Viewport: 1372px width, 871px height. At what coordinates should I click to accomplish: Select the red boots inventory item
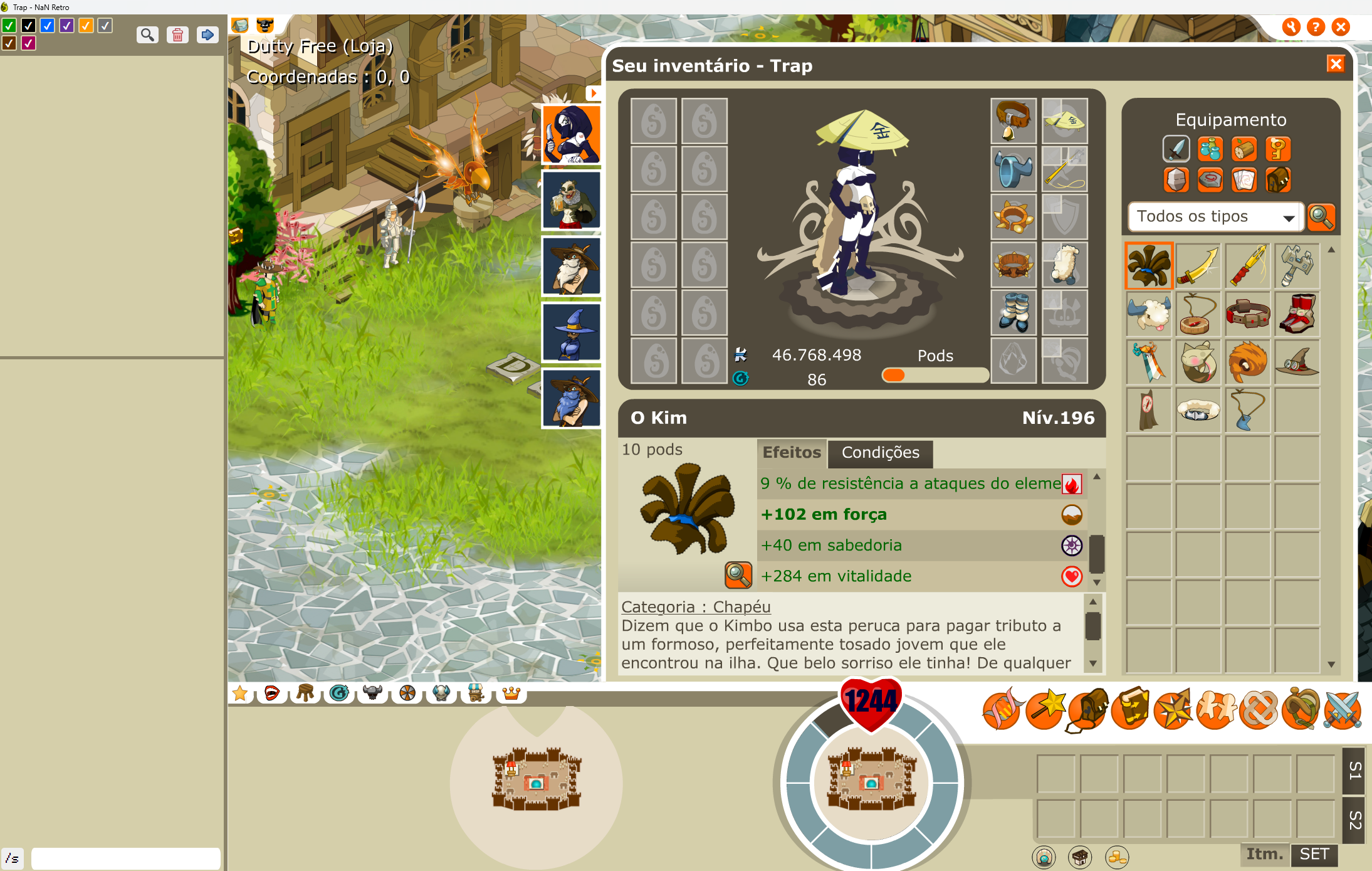coord(1297,314)
